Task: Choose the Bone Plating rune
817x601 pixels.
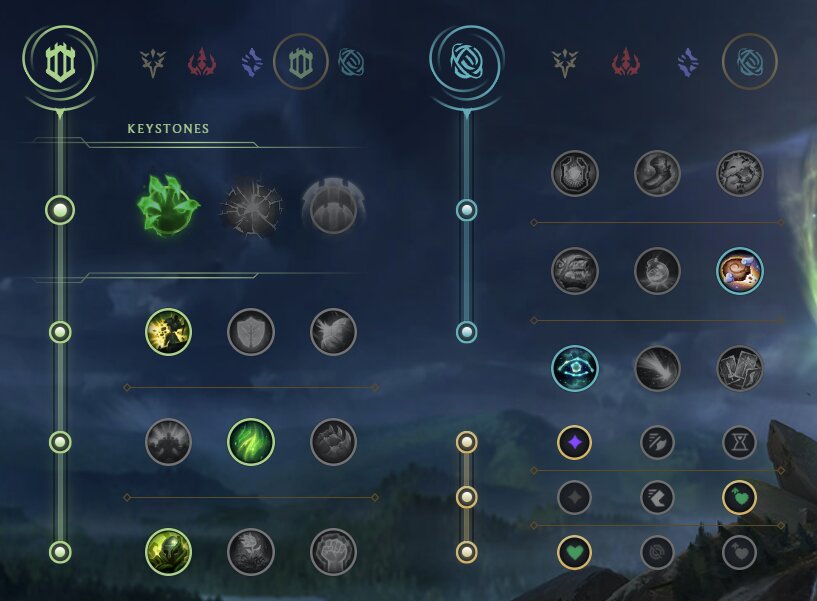Action: point(333,442)
